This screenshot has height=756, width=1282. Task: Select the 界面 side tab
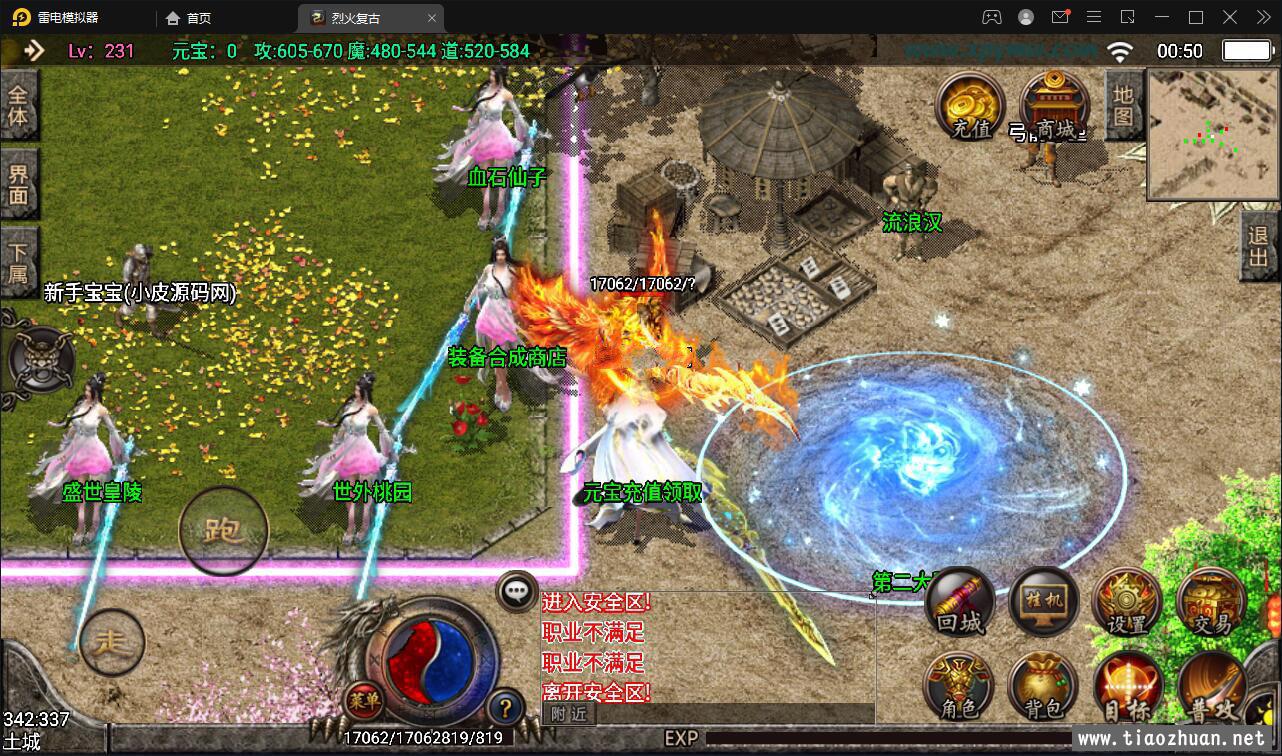[x=18, y=184]
